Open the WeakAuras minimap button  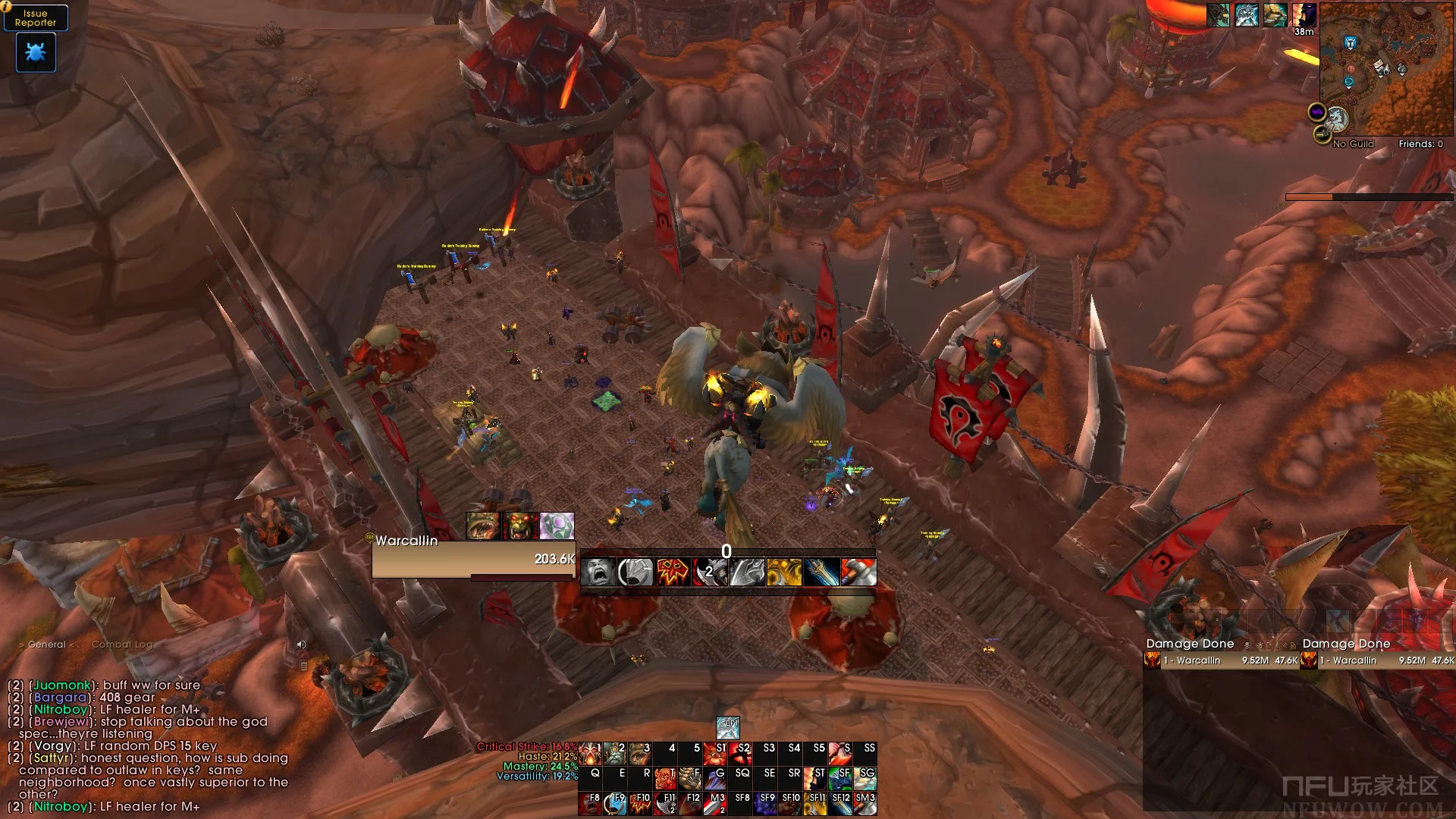click(x=1317, y=113)
